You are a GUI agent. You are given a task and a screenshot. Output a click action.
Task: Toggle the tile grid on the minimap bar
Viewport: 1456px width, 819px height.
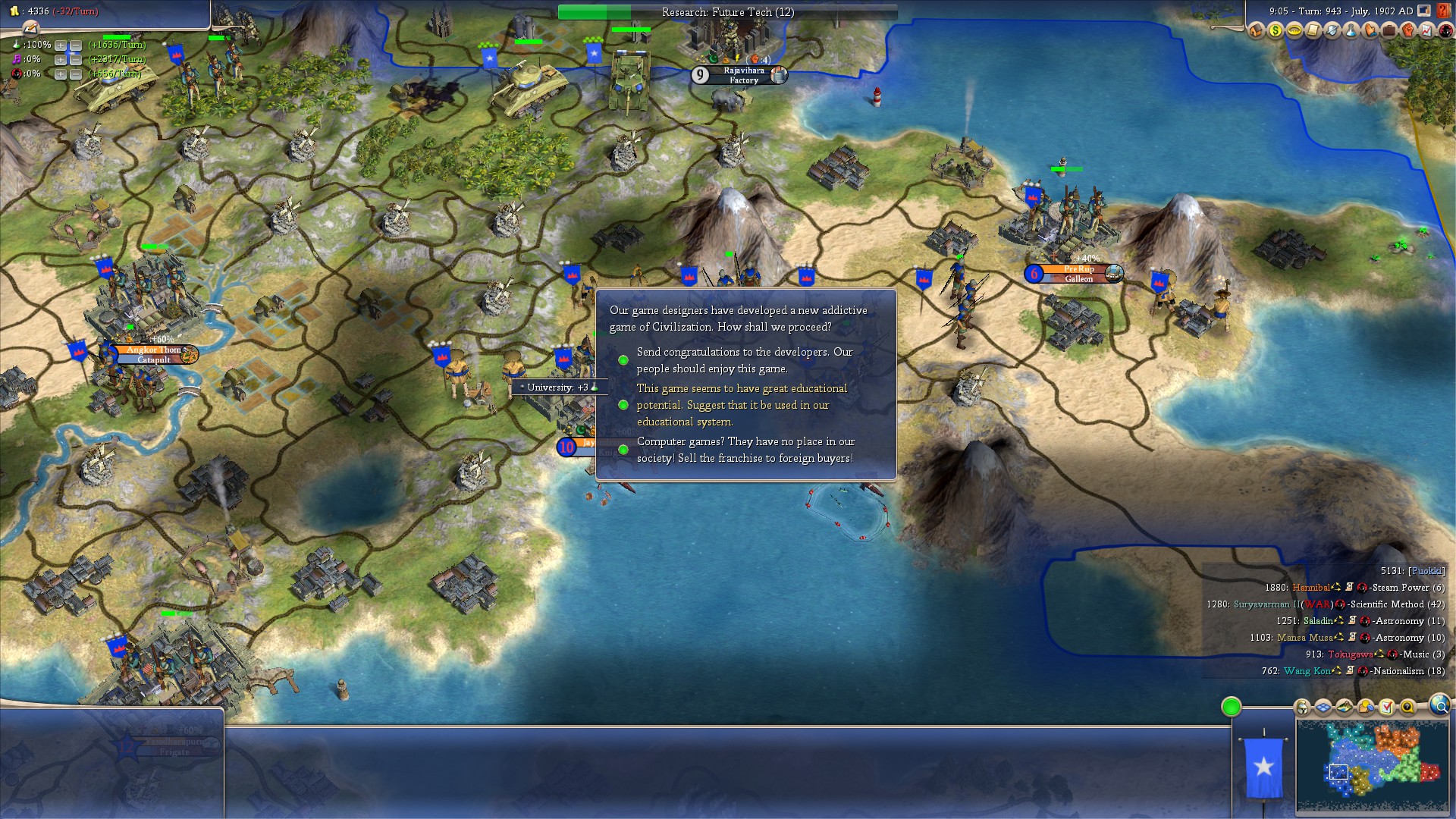coord(1323,708)
